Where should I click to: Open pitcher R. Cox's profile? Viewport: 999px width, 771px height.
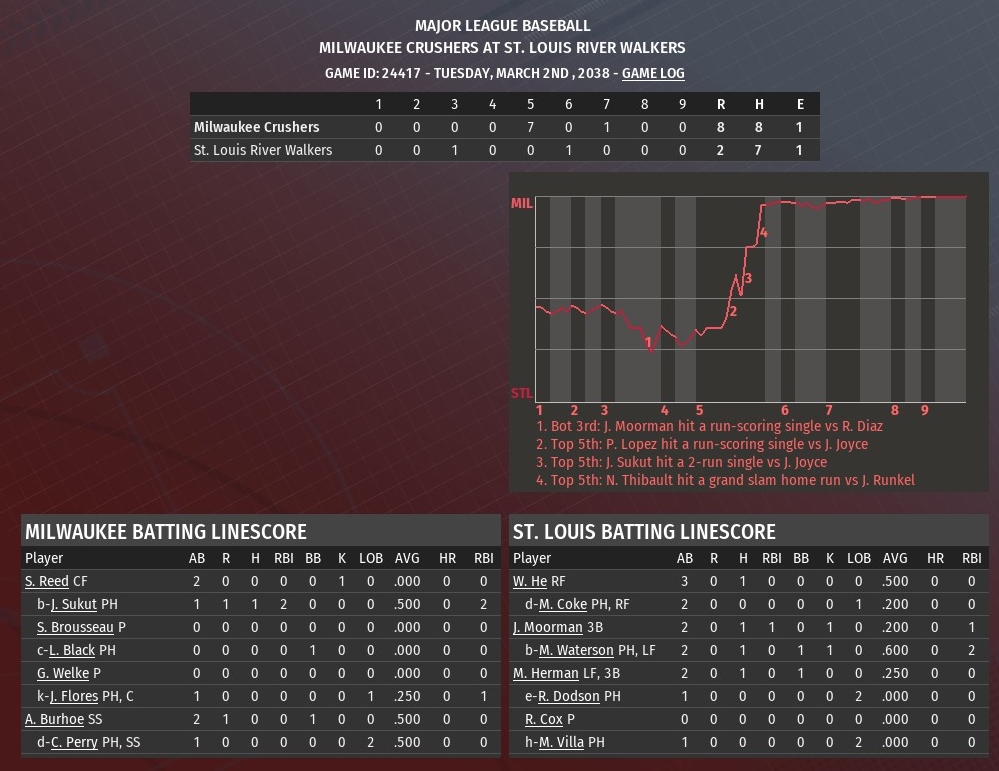pos(544,719)
